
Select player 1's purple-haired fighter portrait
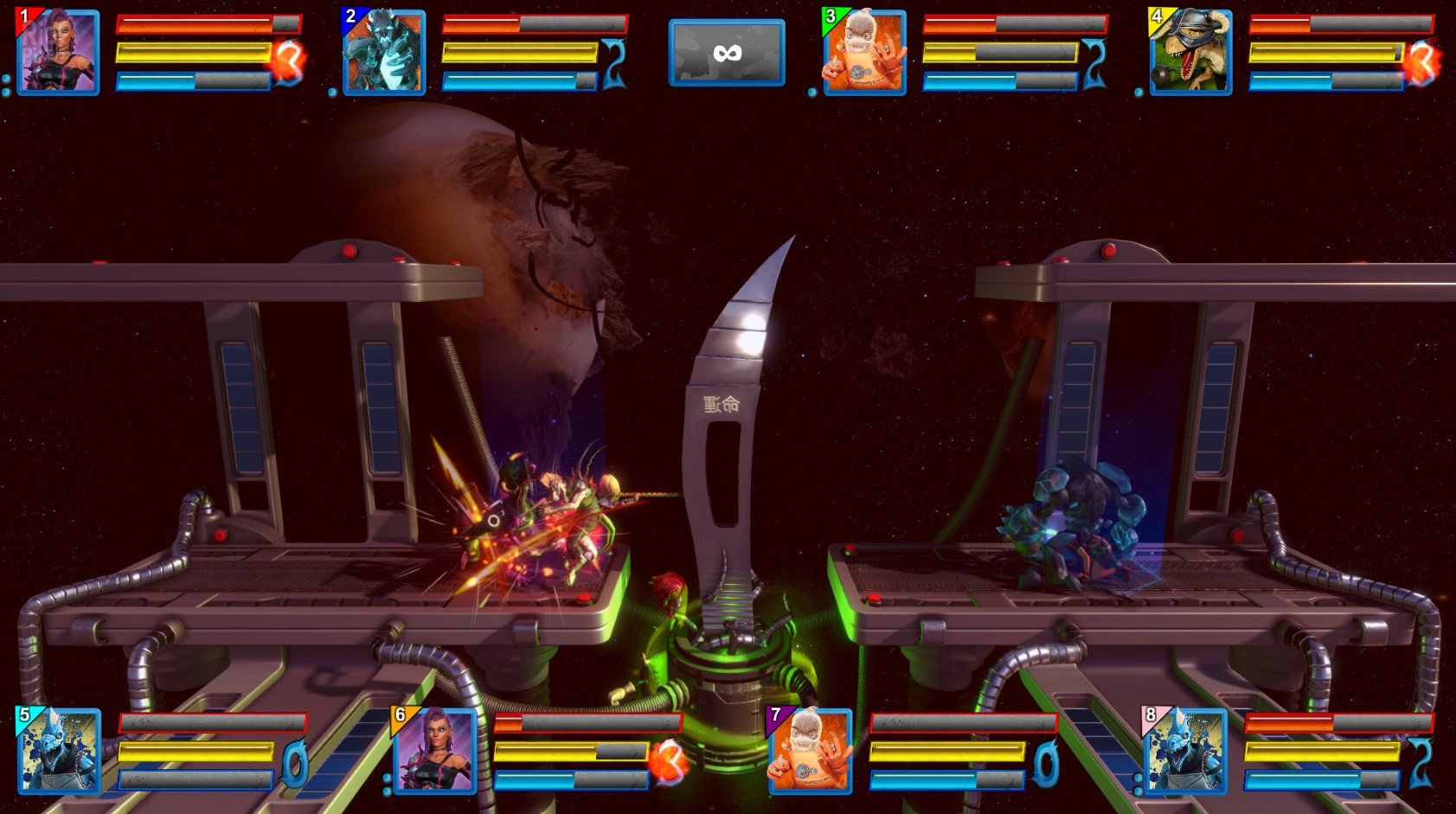tap(58, 52)
